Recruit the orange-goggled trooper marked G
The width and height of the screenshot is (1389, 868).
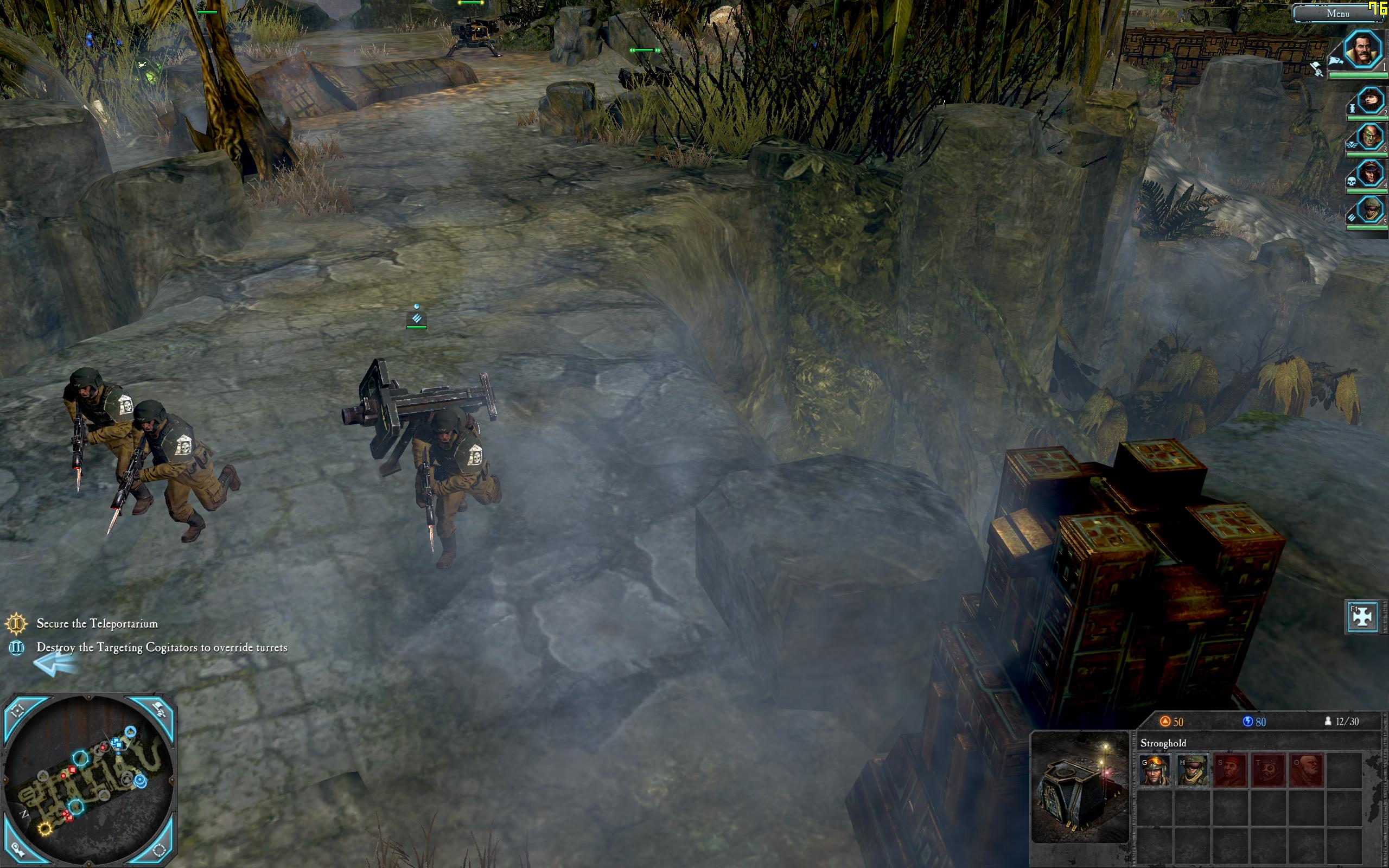(x=1155, y=770)
